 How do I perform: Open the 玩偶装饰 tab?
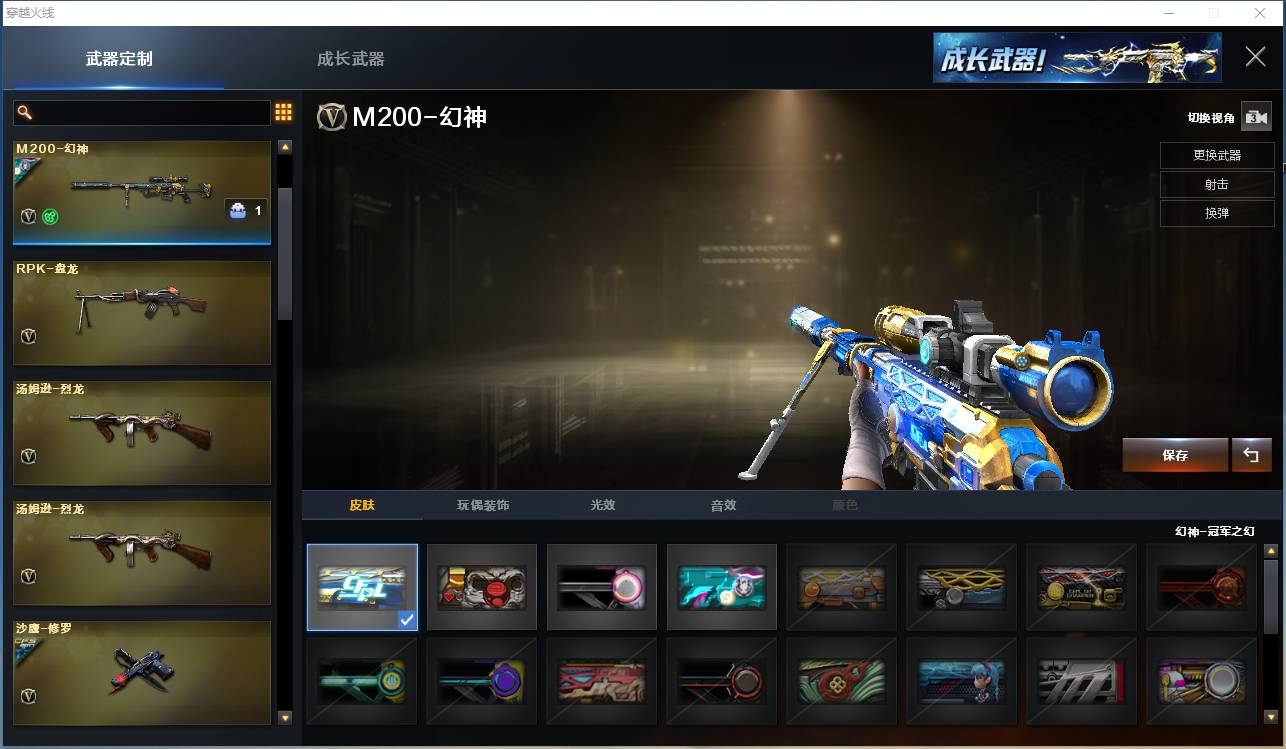483,505
